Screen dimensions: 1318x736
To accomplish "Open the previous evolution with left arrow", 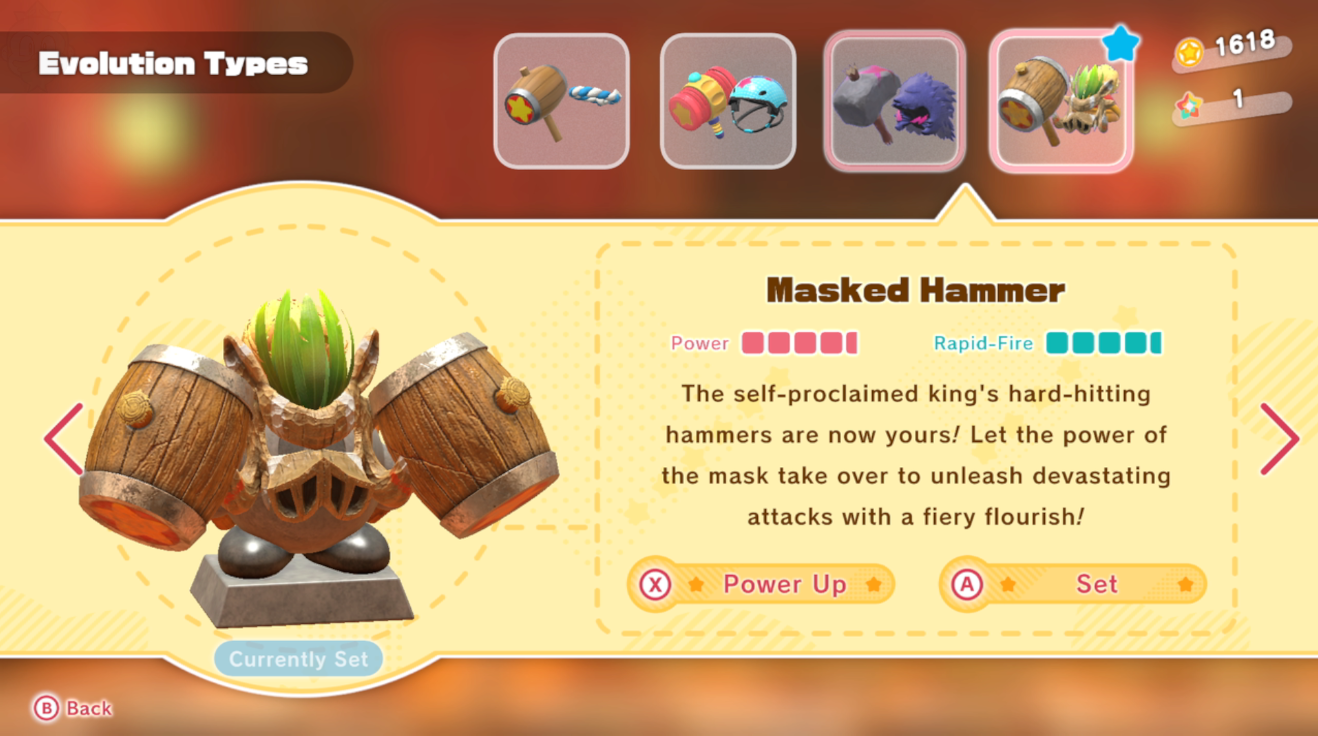I will point(60,439).
